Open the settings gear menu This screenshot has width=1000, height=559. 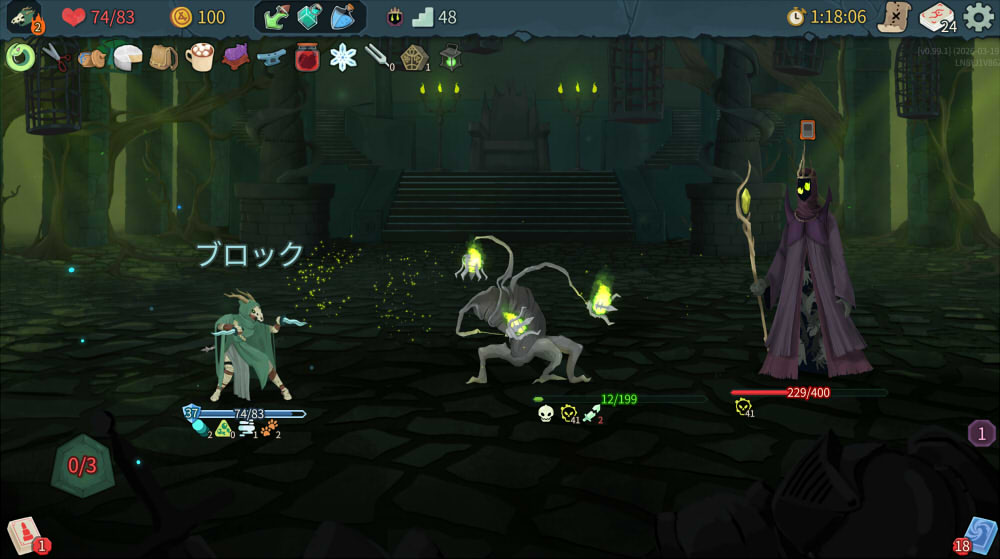978,17
